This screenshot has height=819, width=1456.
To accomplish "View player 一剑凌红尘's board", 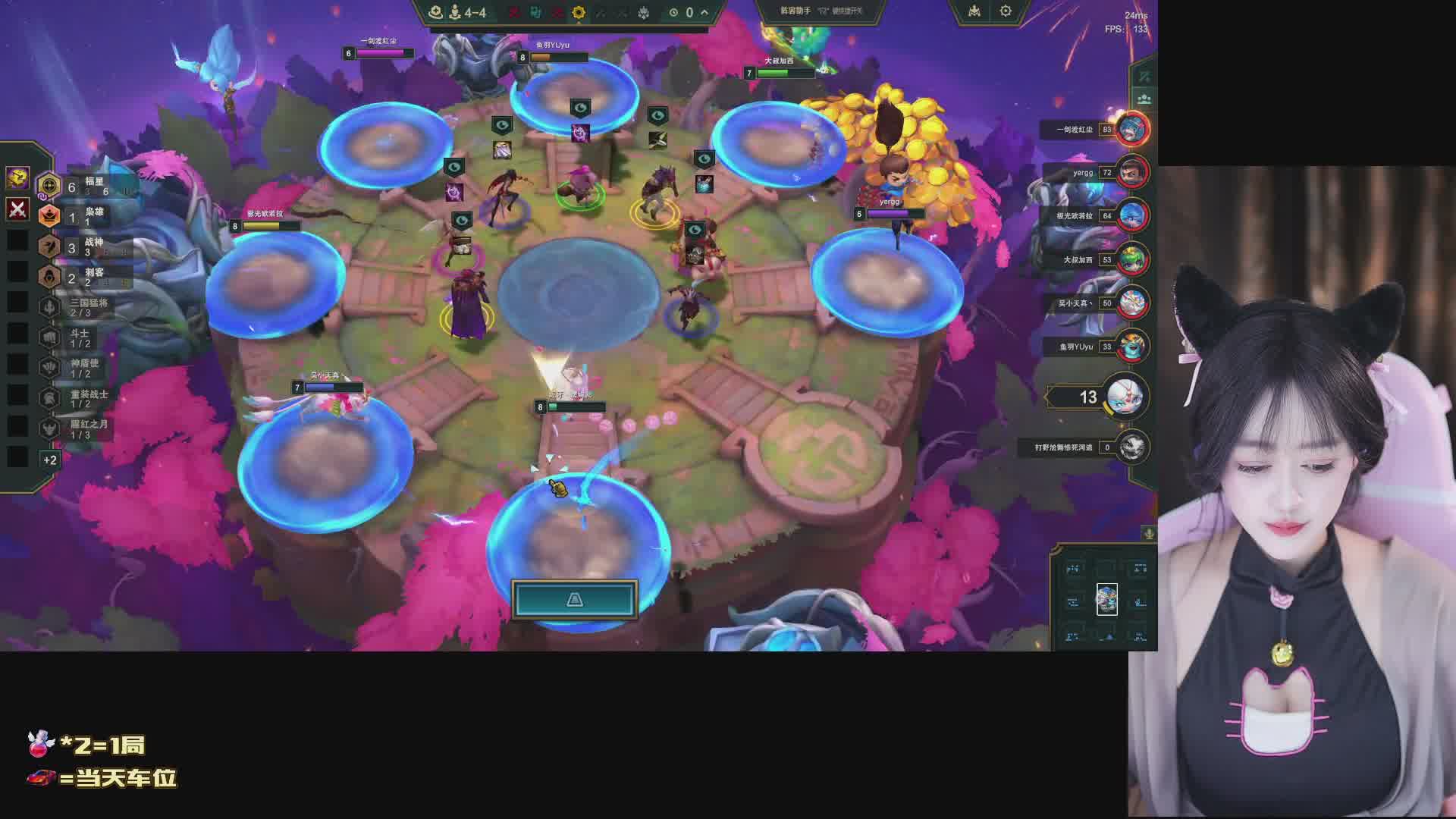I will coord(1133,130).
